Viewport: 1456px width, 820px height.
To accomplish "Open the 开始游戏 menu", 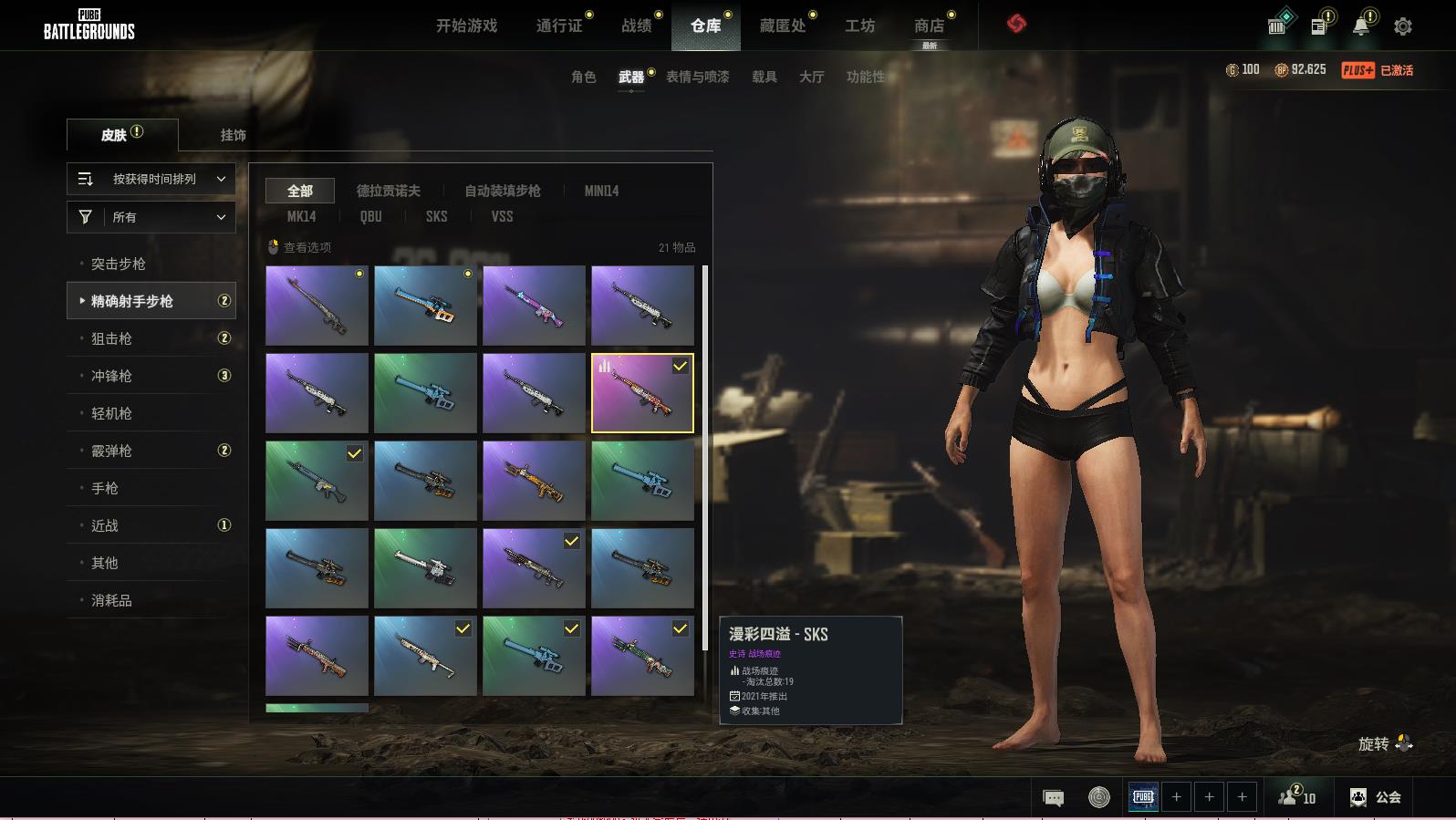I will pyautogui.click(x=466, y=26).
